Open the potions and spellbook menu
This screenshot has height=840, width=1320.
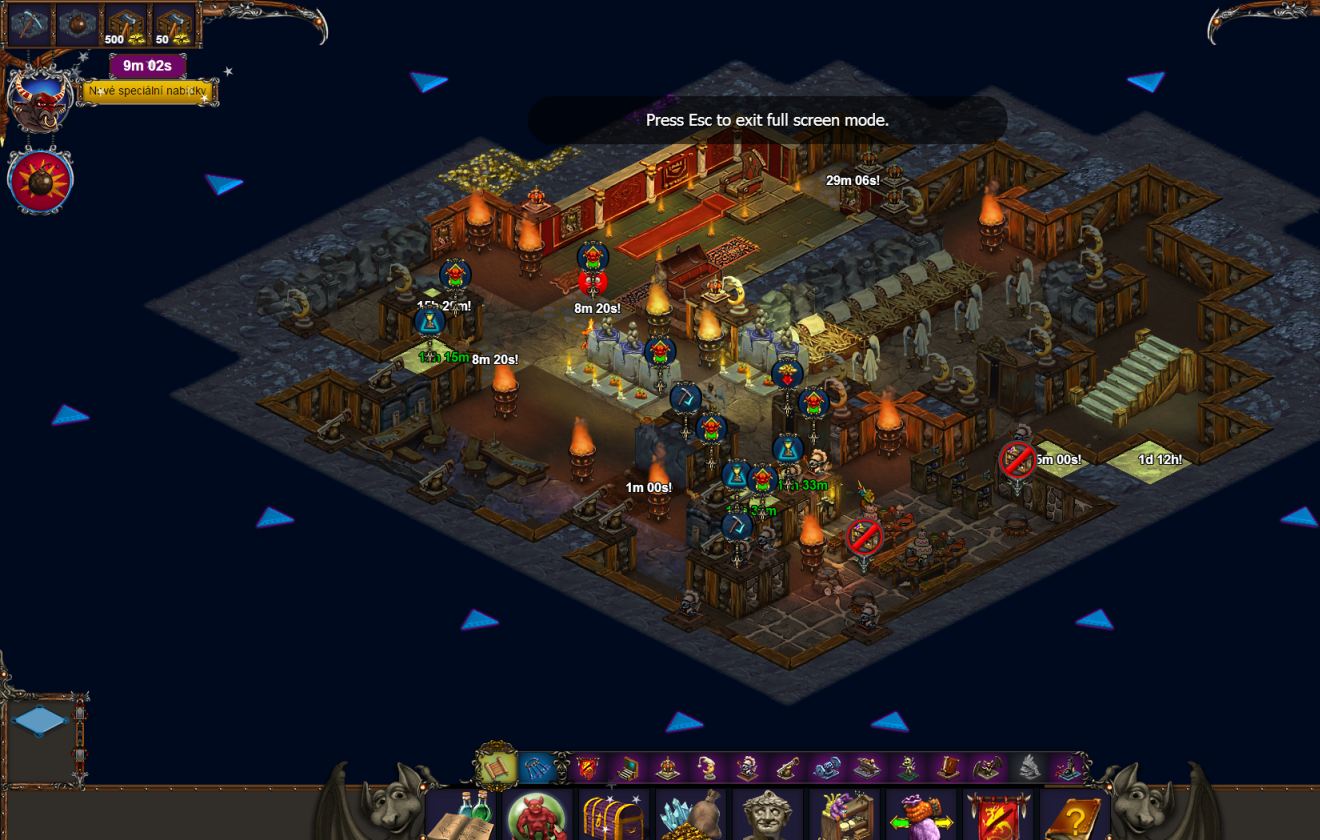pos(462,815)
